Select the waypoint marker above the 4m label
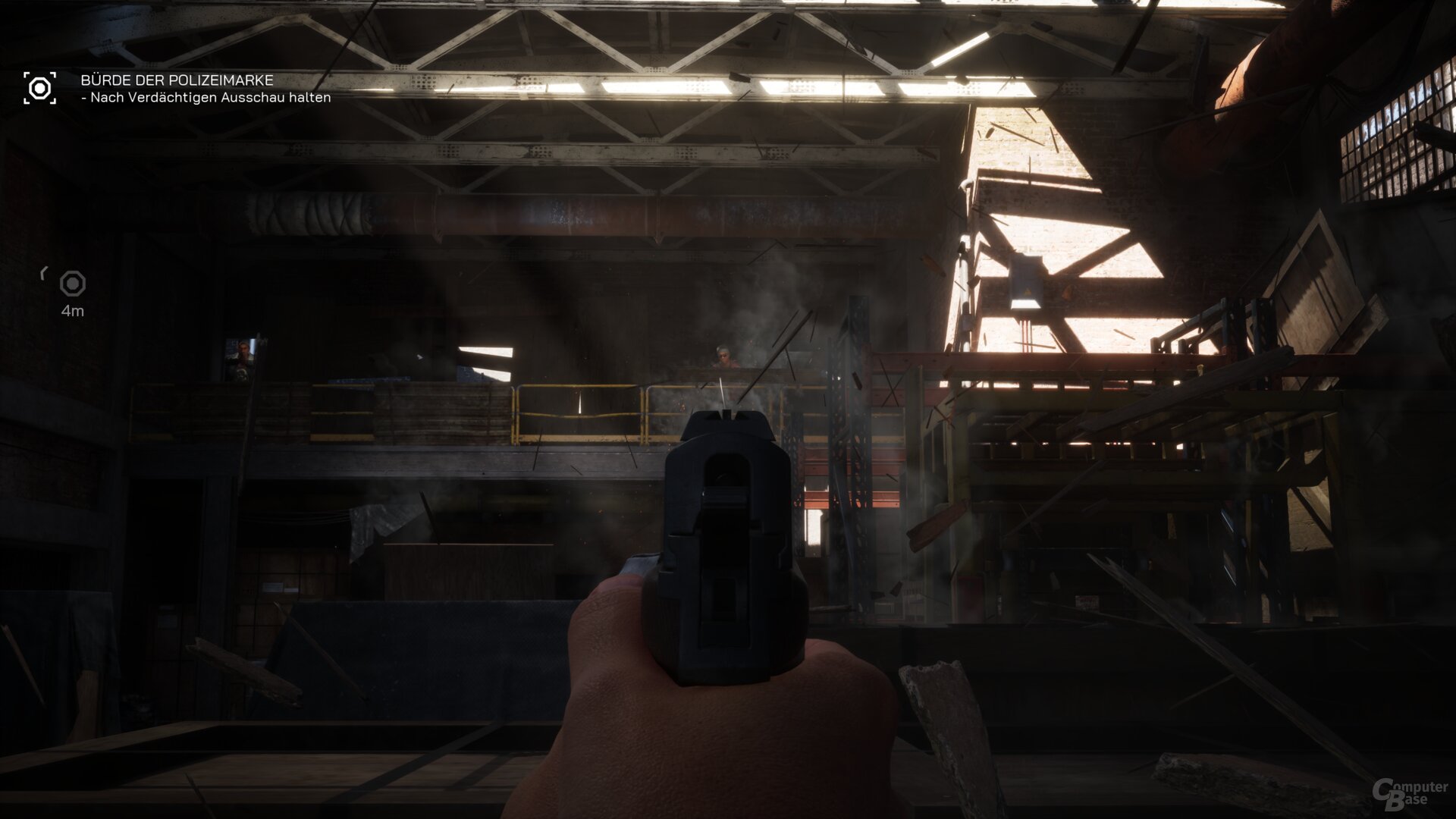 (72, 284)
